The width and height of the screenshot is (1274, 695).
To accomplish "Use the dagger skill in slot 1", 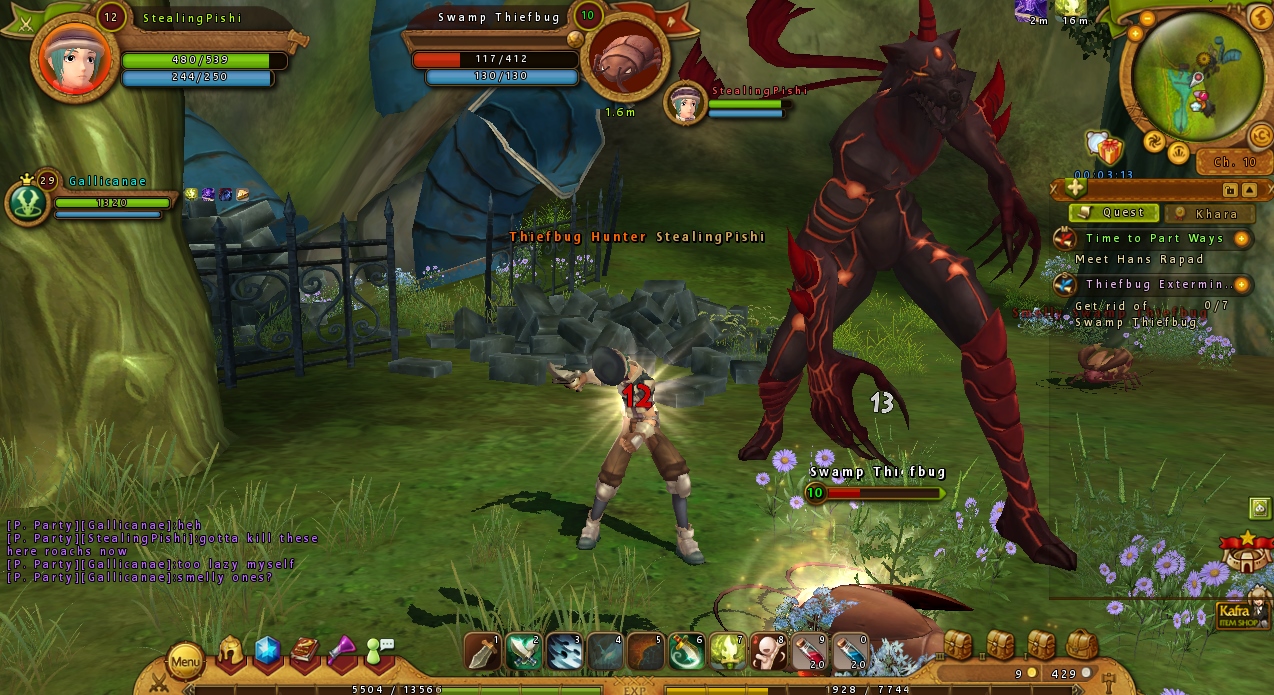I will pos(483,652).
